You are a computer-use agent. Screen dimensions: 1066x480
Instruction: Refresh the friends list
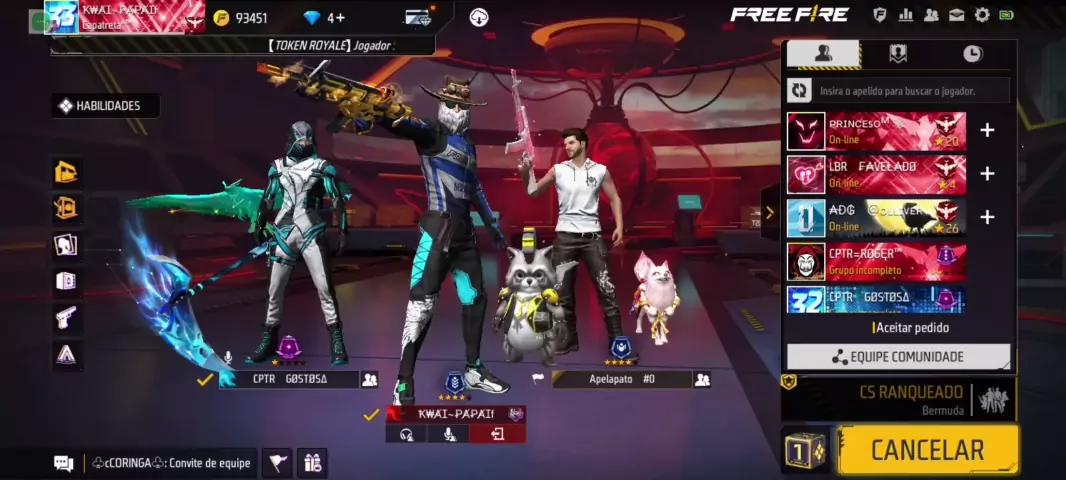[800, 91]
